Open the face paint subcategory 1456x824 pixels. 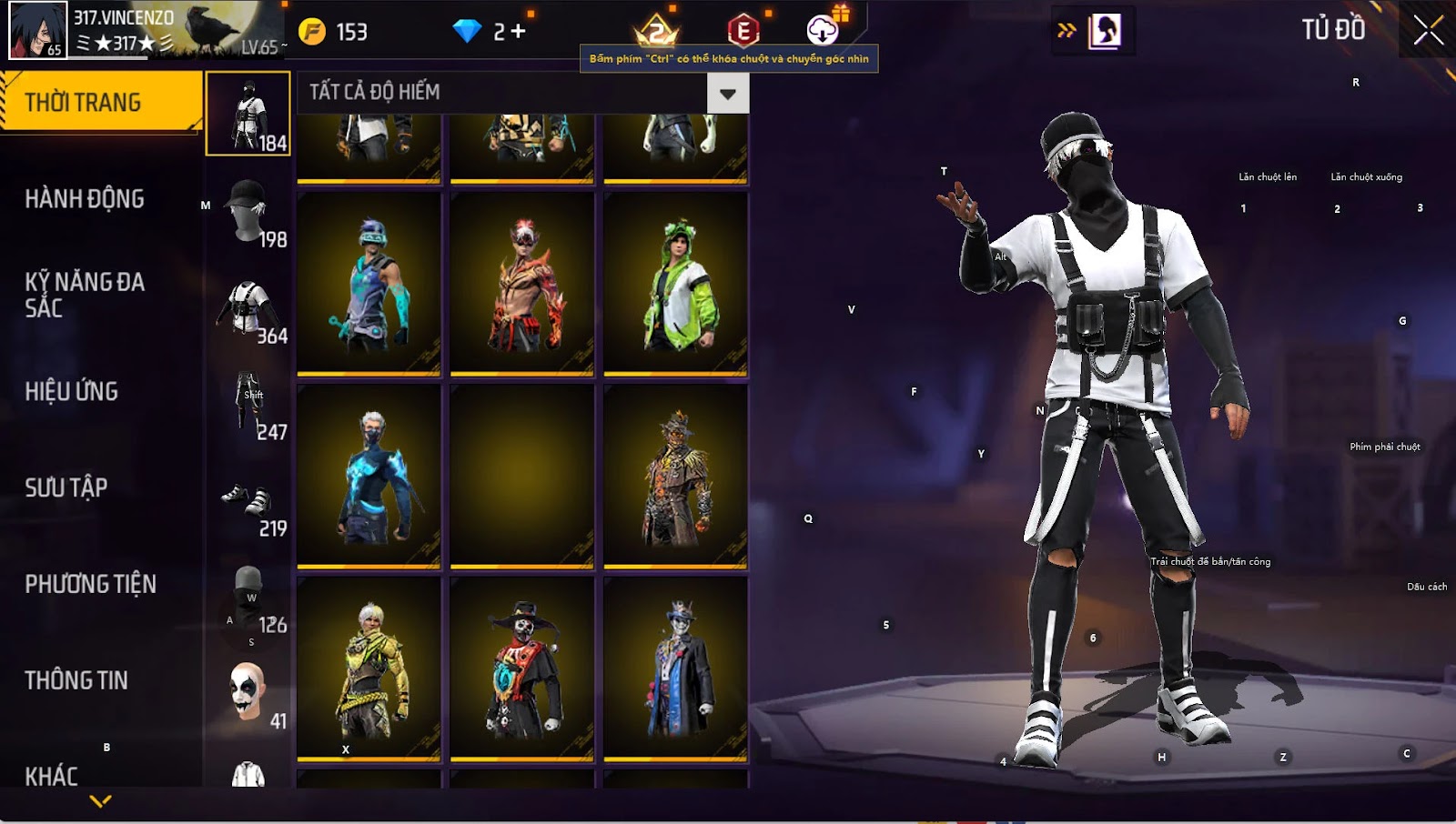coord(248,693)
